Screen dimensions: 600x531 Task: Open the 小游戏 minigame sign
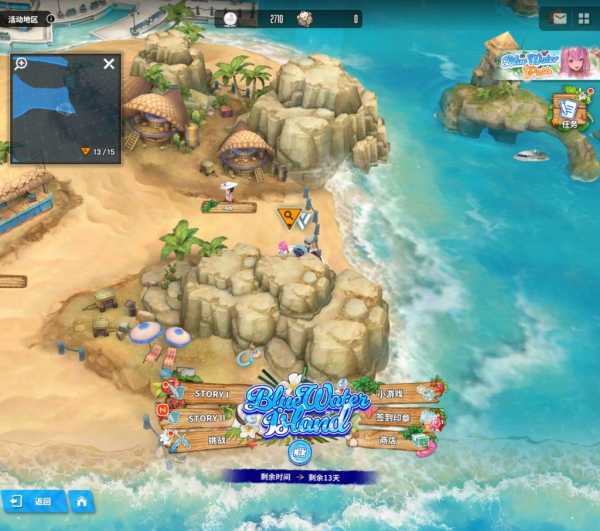click(390, 394)
